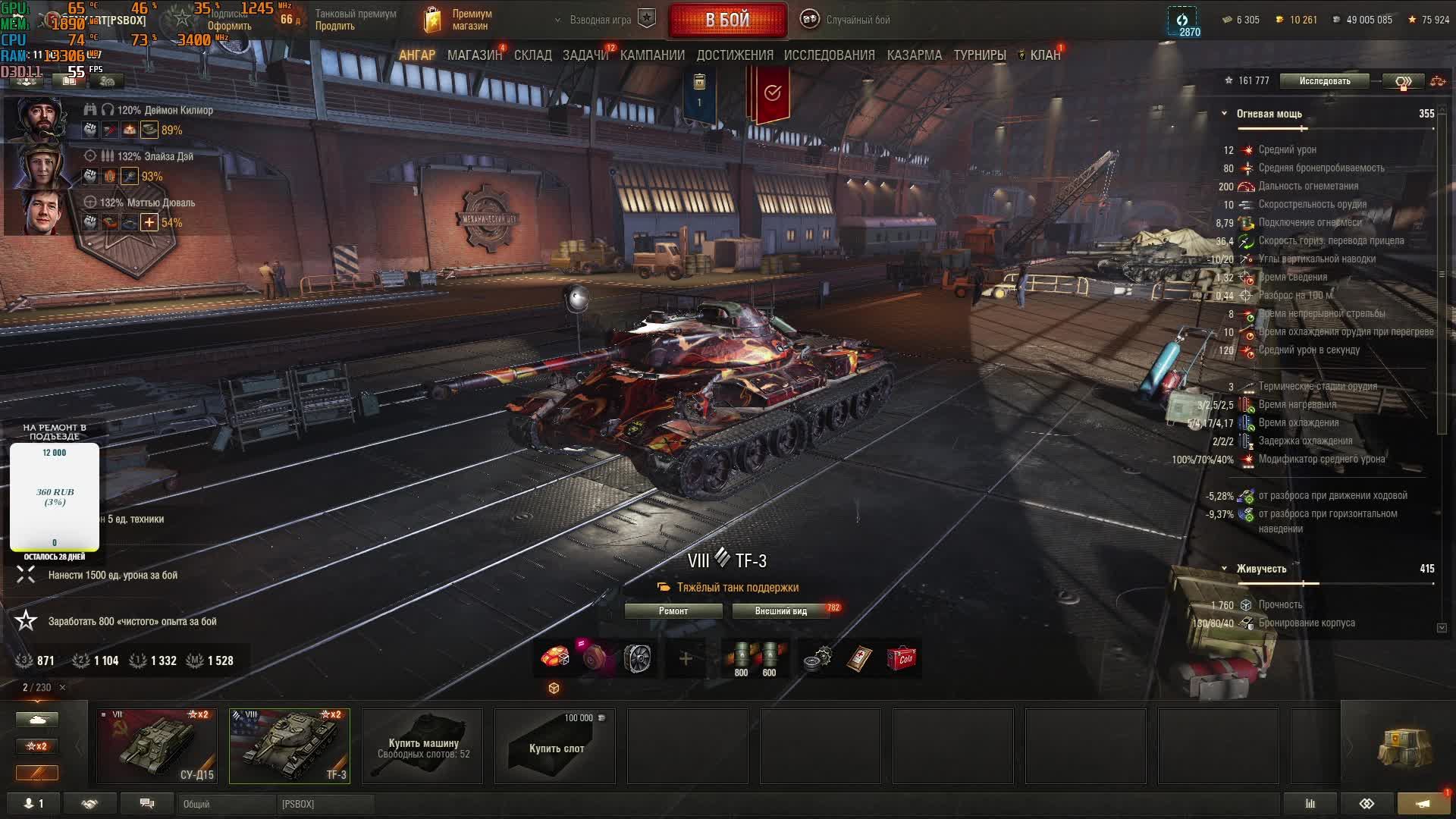The height and width of the screenshot is (819, 1456).
Task: Collapse the Огневая мощь stats section
Action: (x=1224, y=114)
